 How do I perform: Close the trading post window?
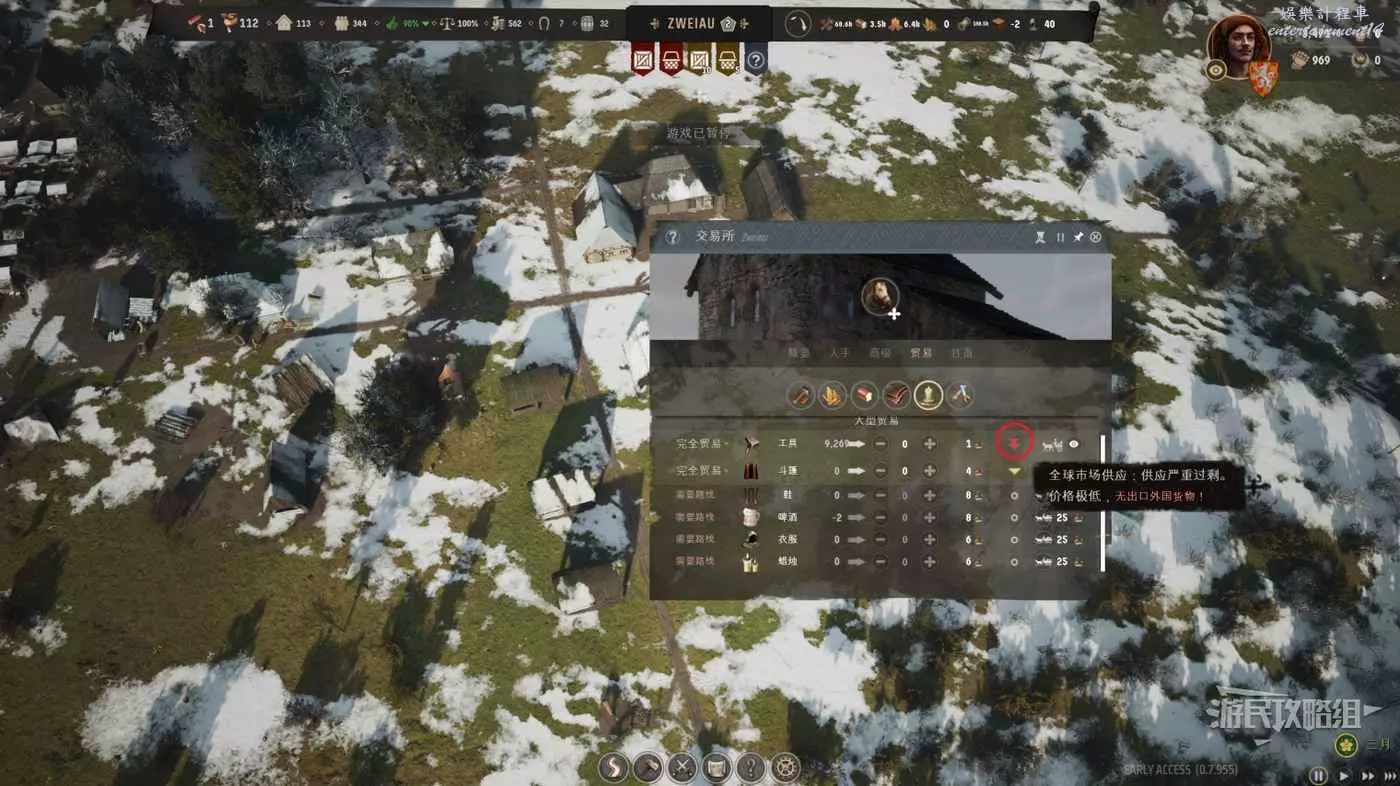pyautogui.click(x=1096, y=237)
